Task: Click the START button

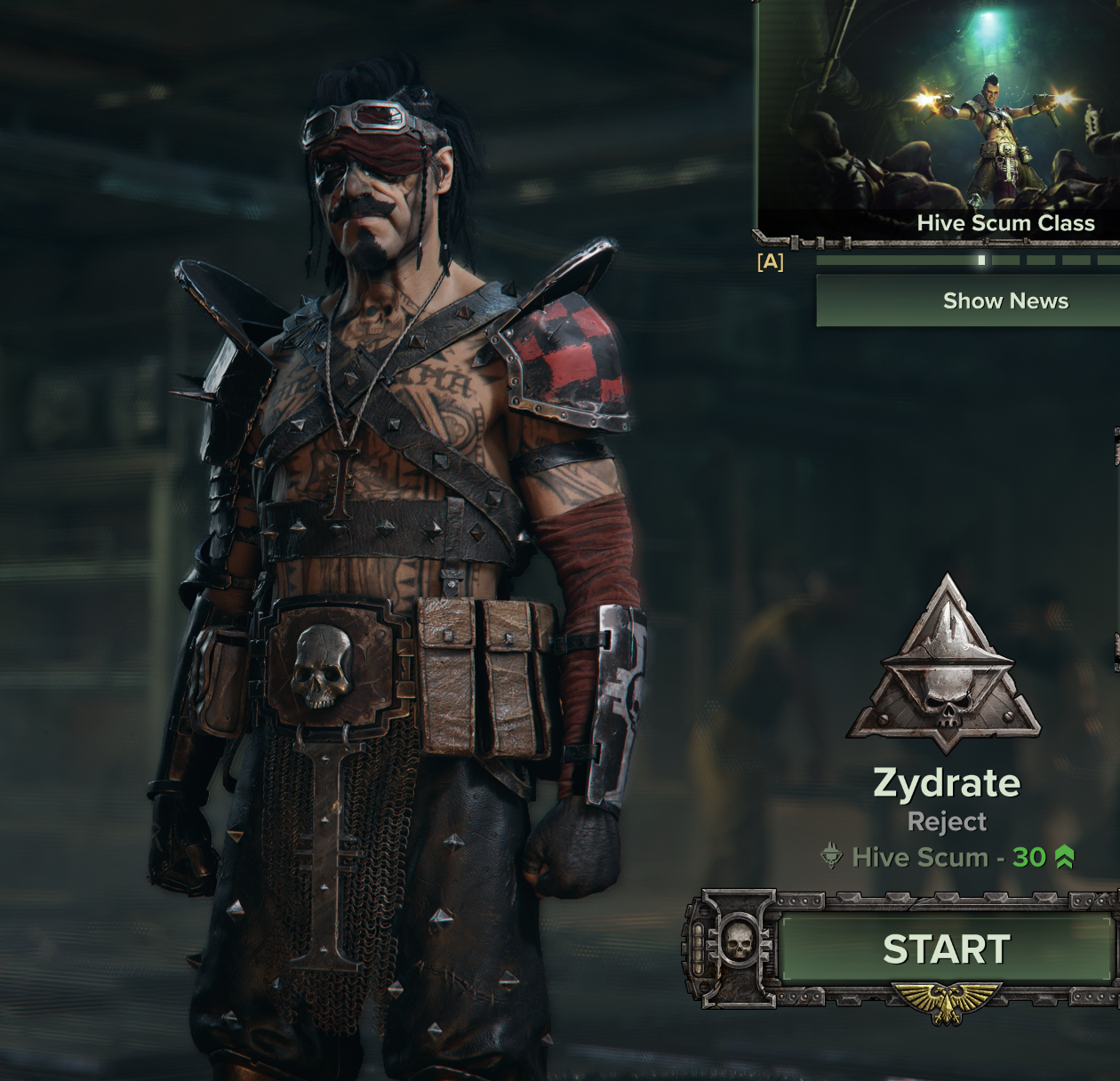Action: tap(946, 949)
